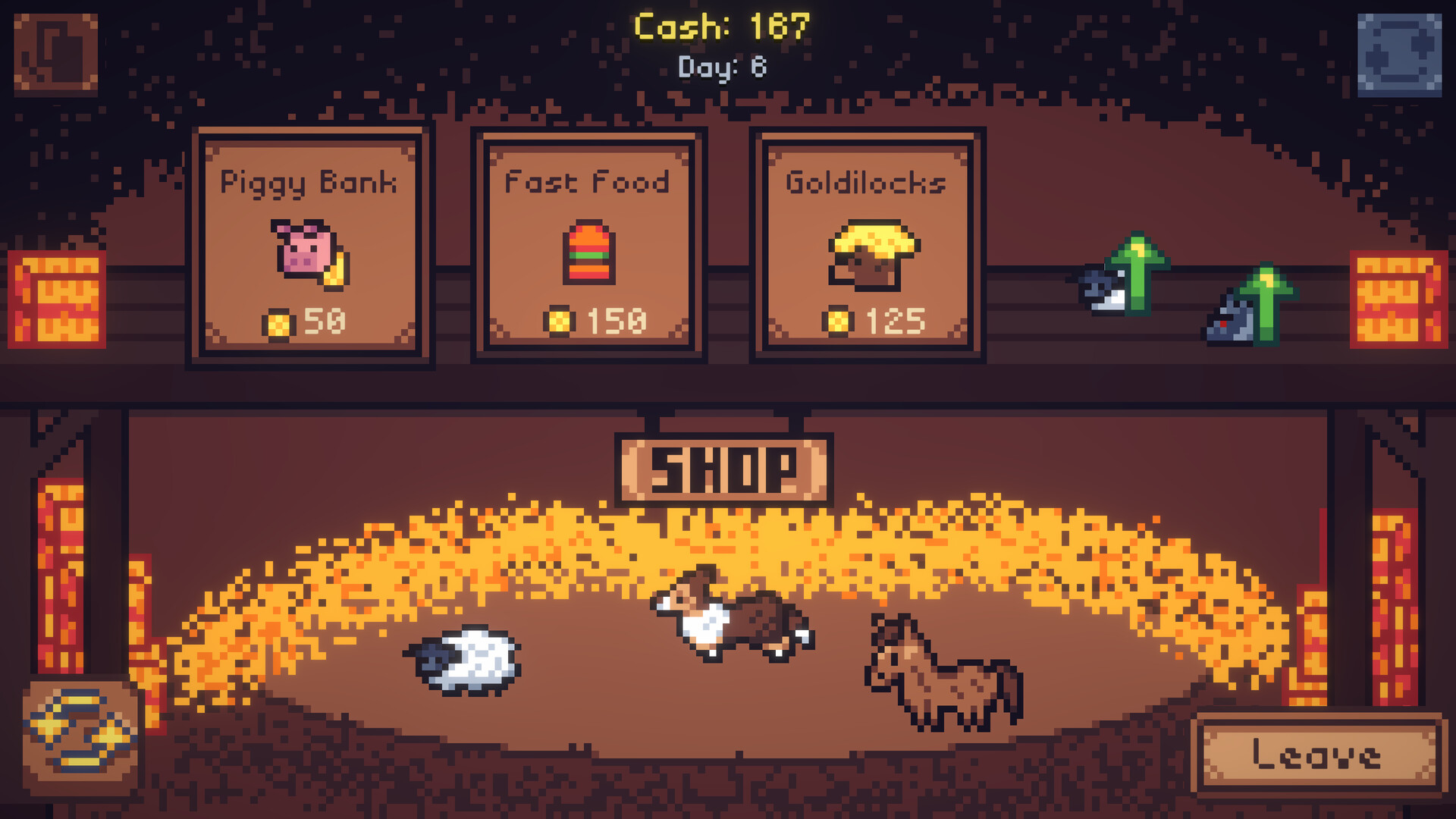Screen dimensions: 1456x819
Task: Click the Cash: 167 display at the top
Action: [x=720, y=27]
